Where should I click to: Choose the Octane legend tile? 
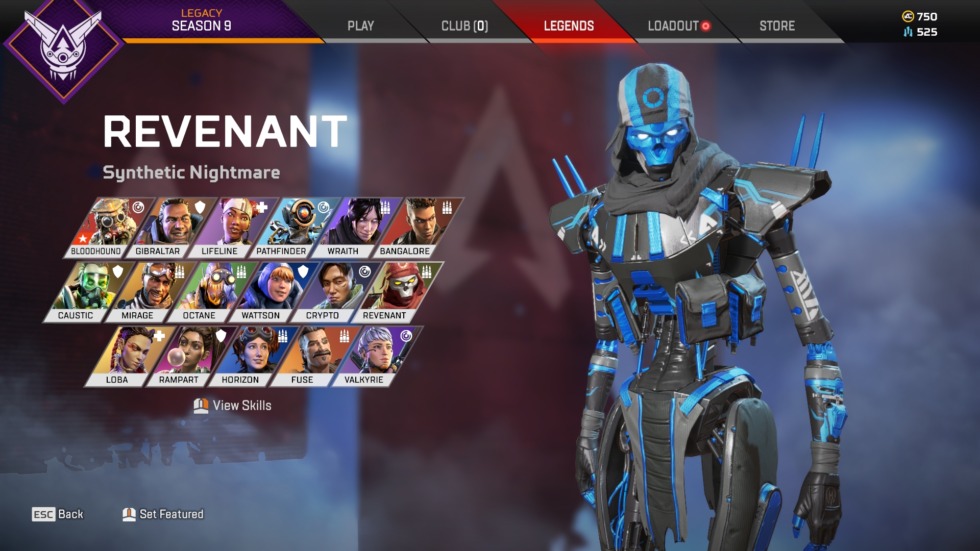point(204,291)
